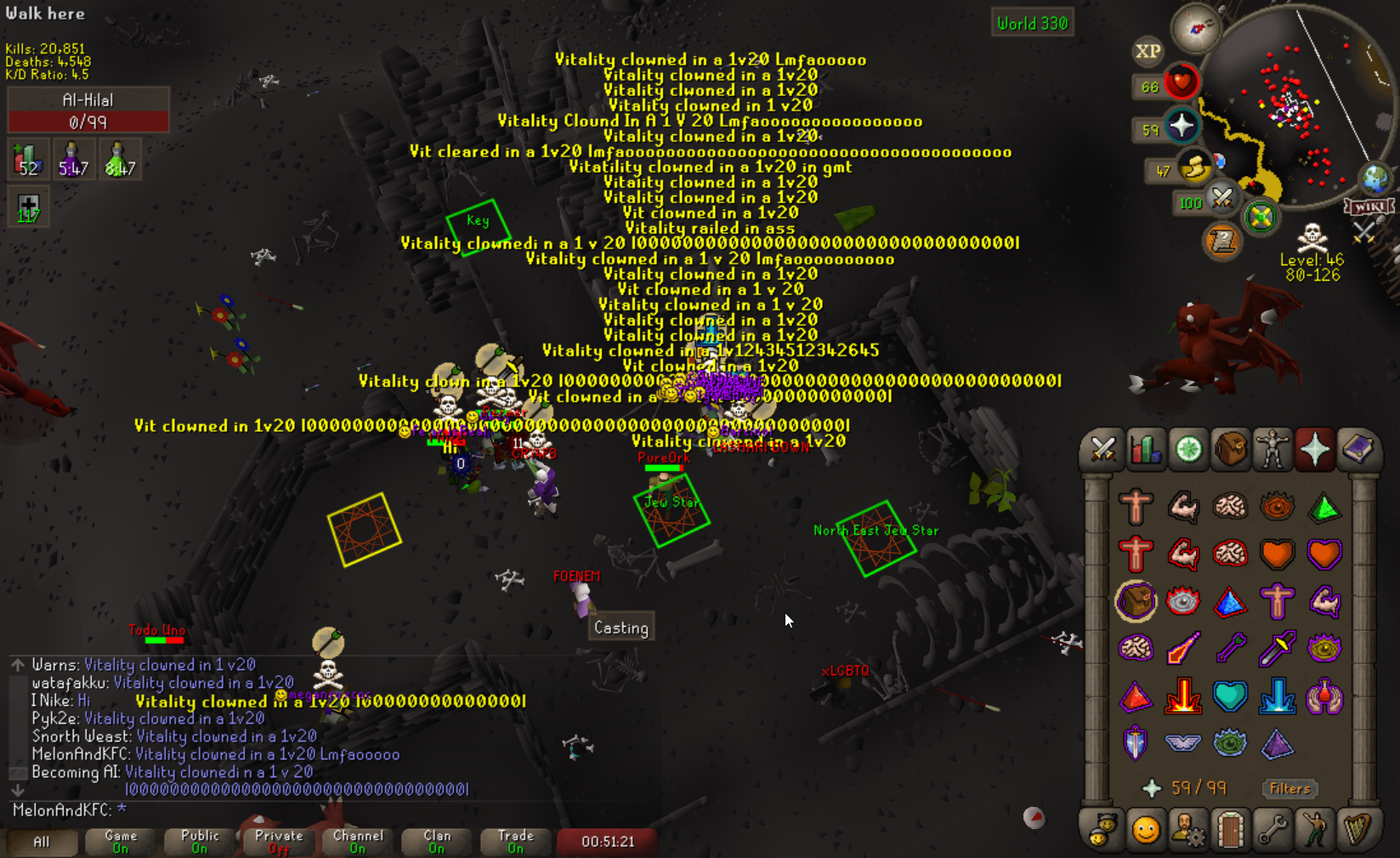Open the Wiki lookup button
The width and height of the screenshot is (1400, 858).
[x=1368, y=207]
